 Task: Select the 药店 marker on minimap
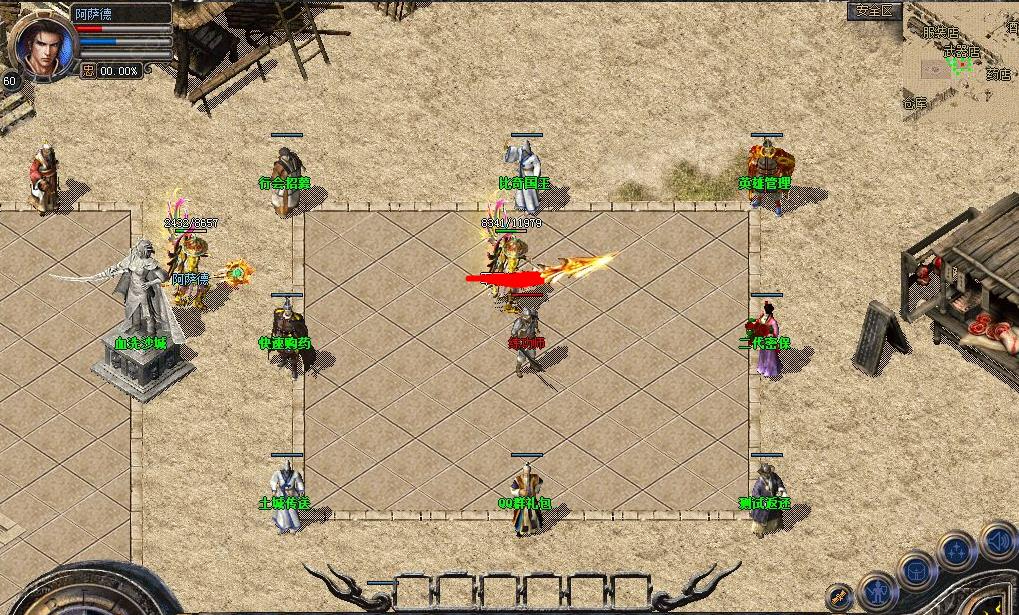(998, 74)
